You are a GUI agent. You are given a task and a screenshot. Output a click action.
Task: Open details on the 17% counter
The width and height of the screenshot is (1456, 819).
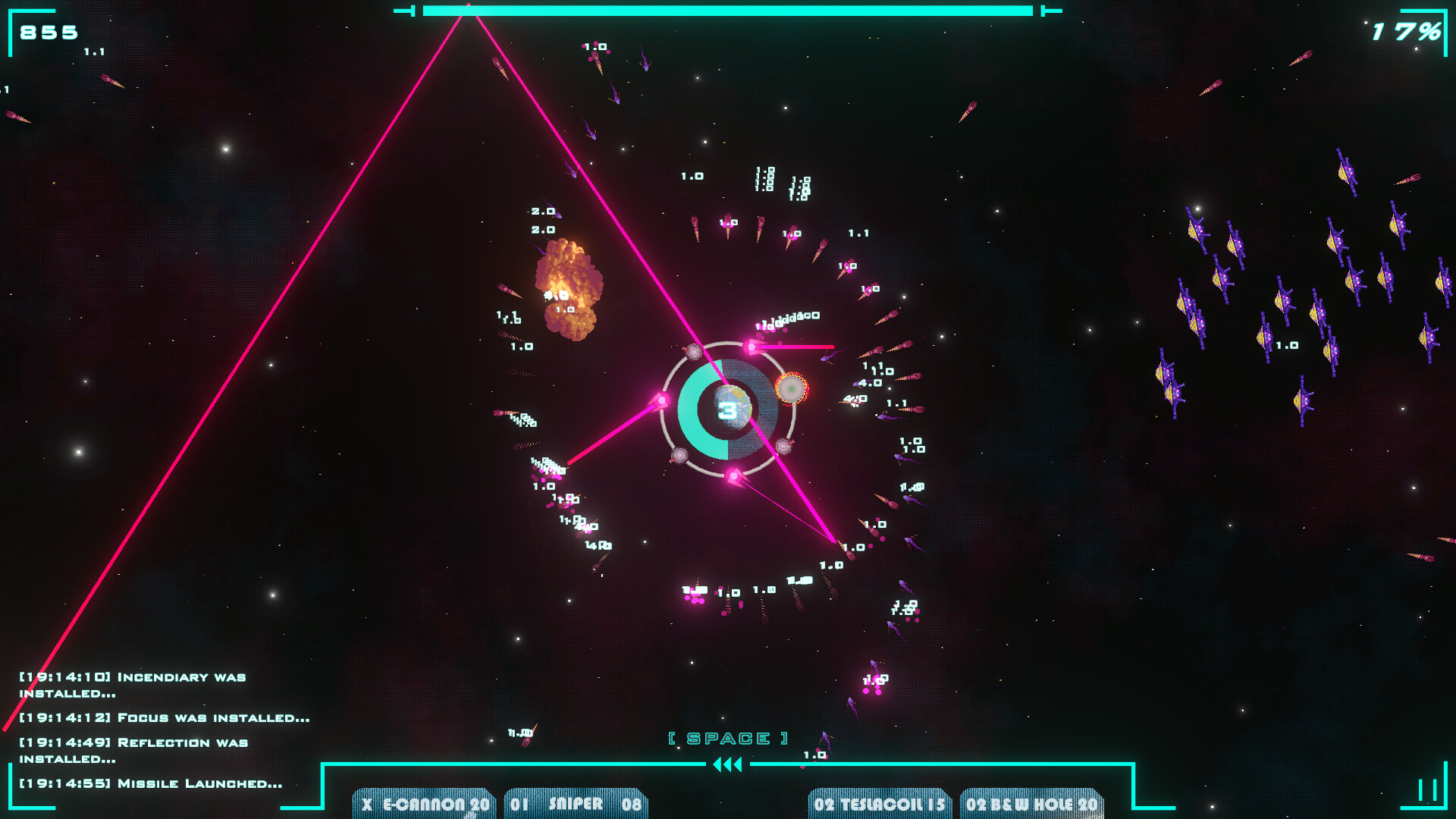(x=1407, y=32)
